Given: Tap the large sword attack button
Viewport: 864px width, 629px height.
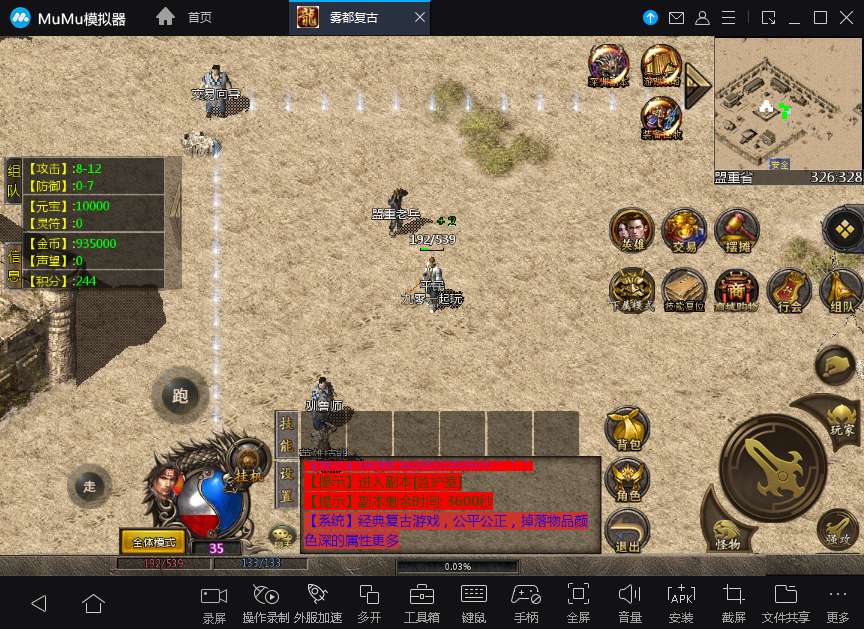Looking at the screenshot, I should 772,467.
